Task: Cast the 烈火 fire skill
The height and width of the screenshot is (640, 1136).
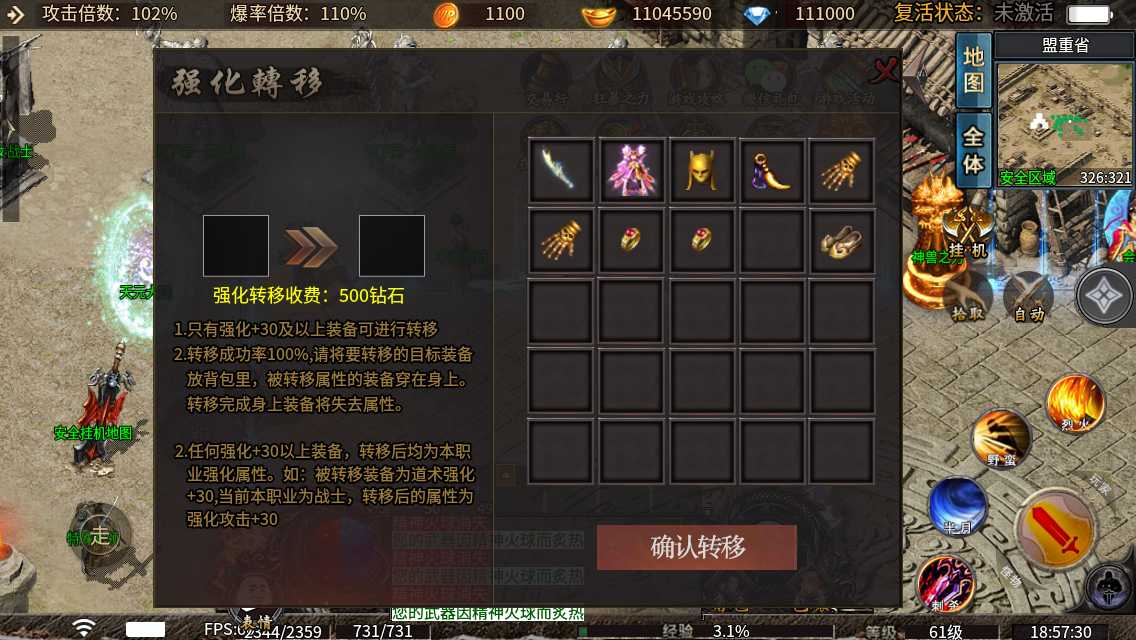Action: 1075,403
